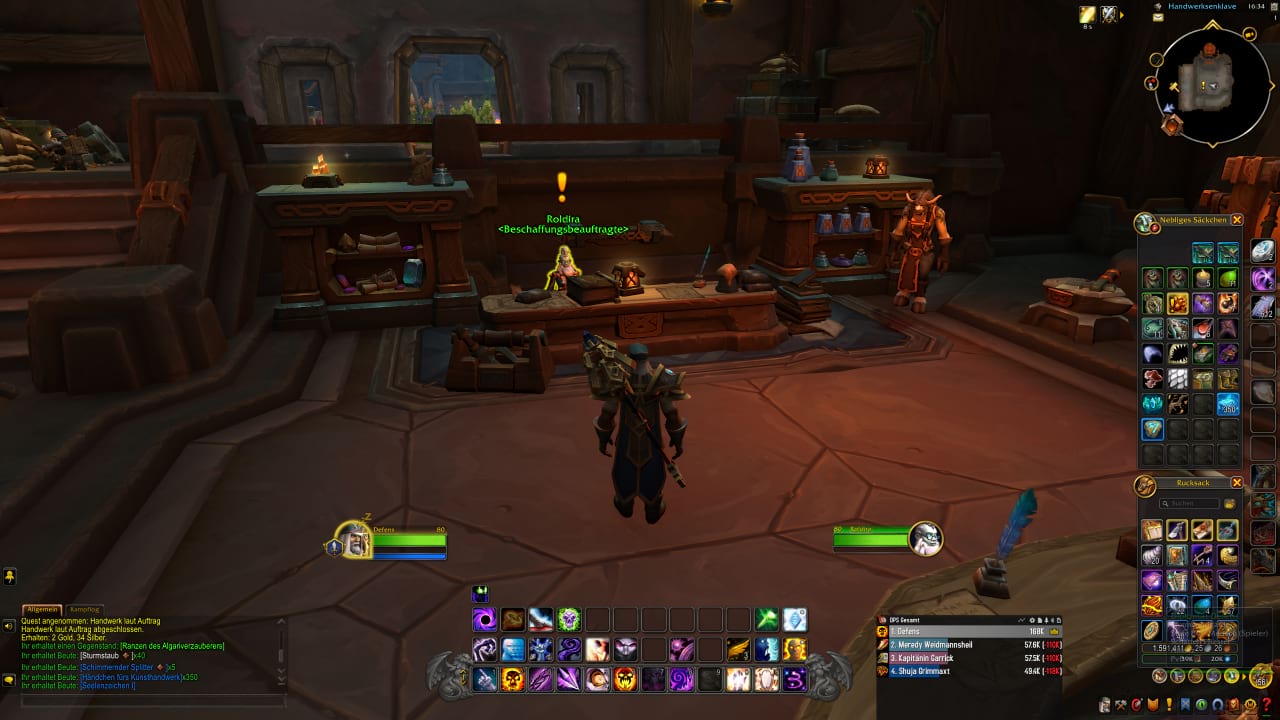Switch to the Kampflog chat tab

tap(84, 608)
